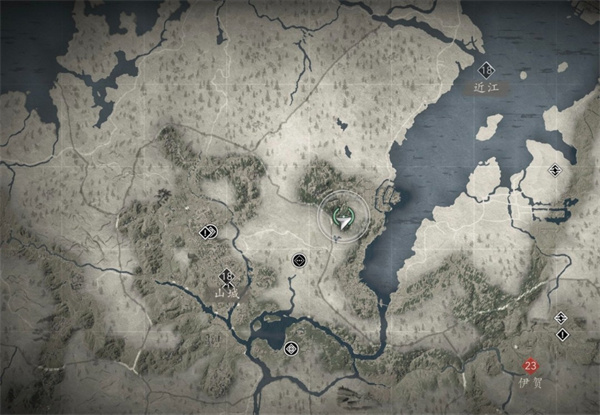Screen dimensions: 600x415
Task: Choose the red level 23 伊賀 marker
Action: (x=530, y=365)
